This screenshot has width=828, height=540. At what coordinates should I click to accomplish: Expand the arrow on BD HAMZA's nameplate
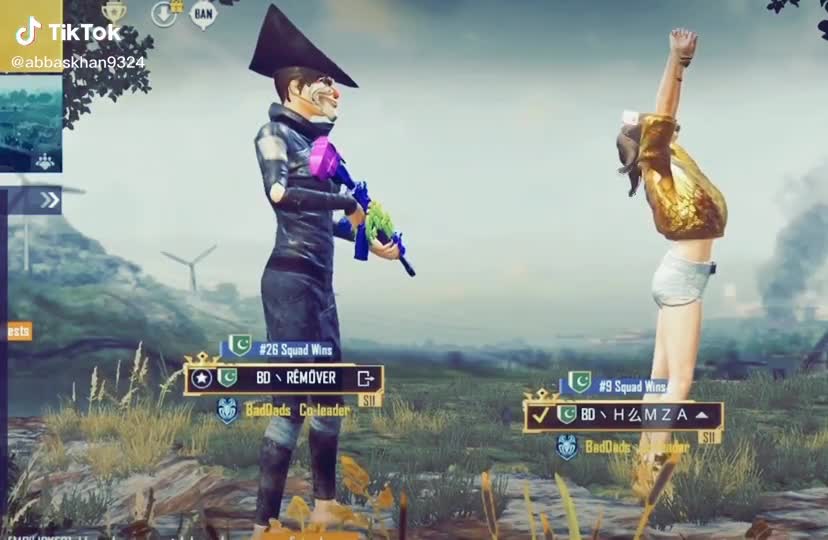click(702, 414)
